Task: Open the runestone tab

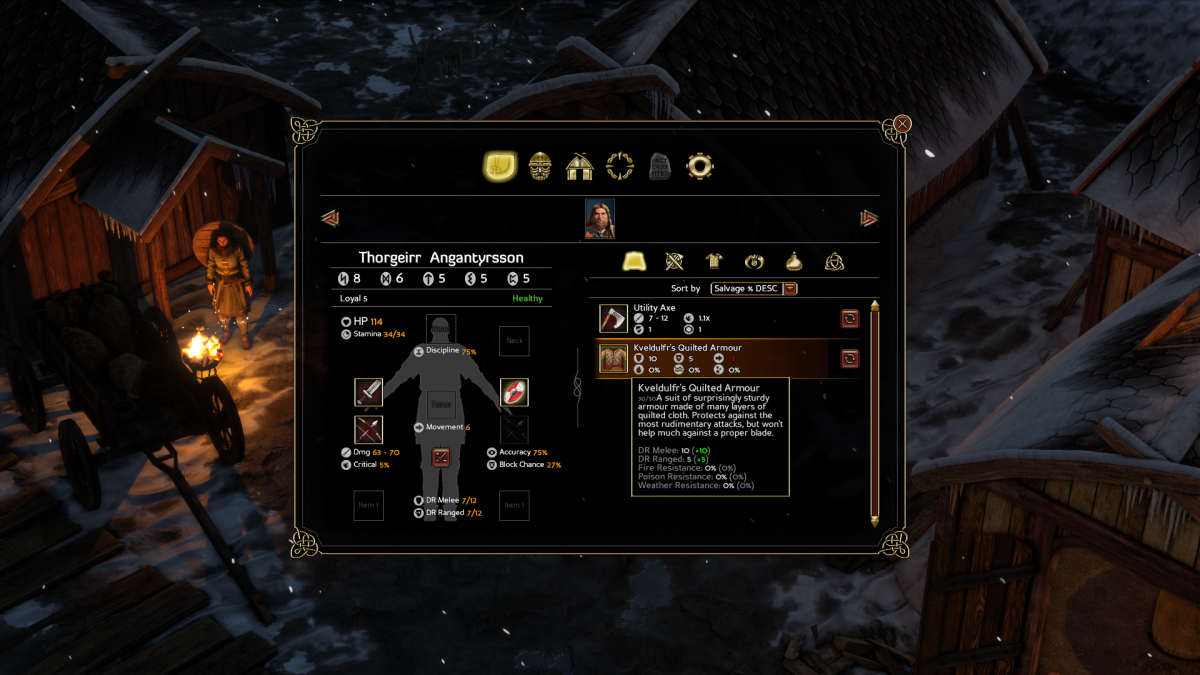Action: click(660, 166)
